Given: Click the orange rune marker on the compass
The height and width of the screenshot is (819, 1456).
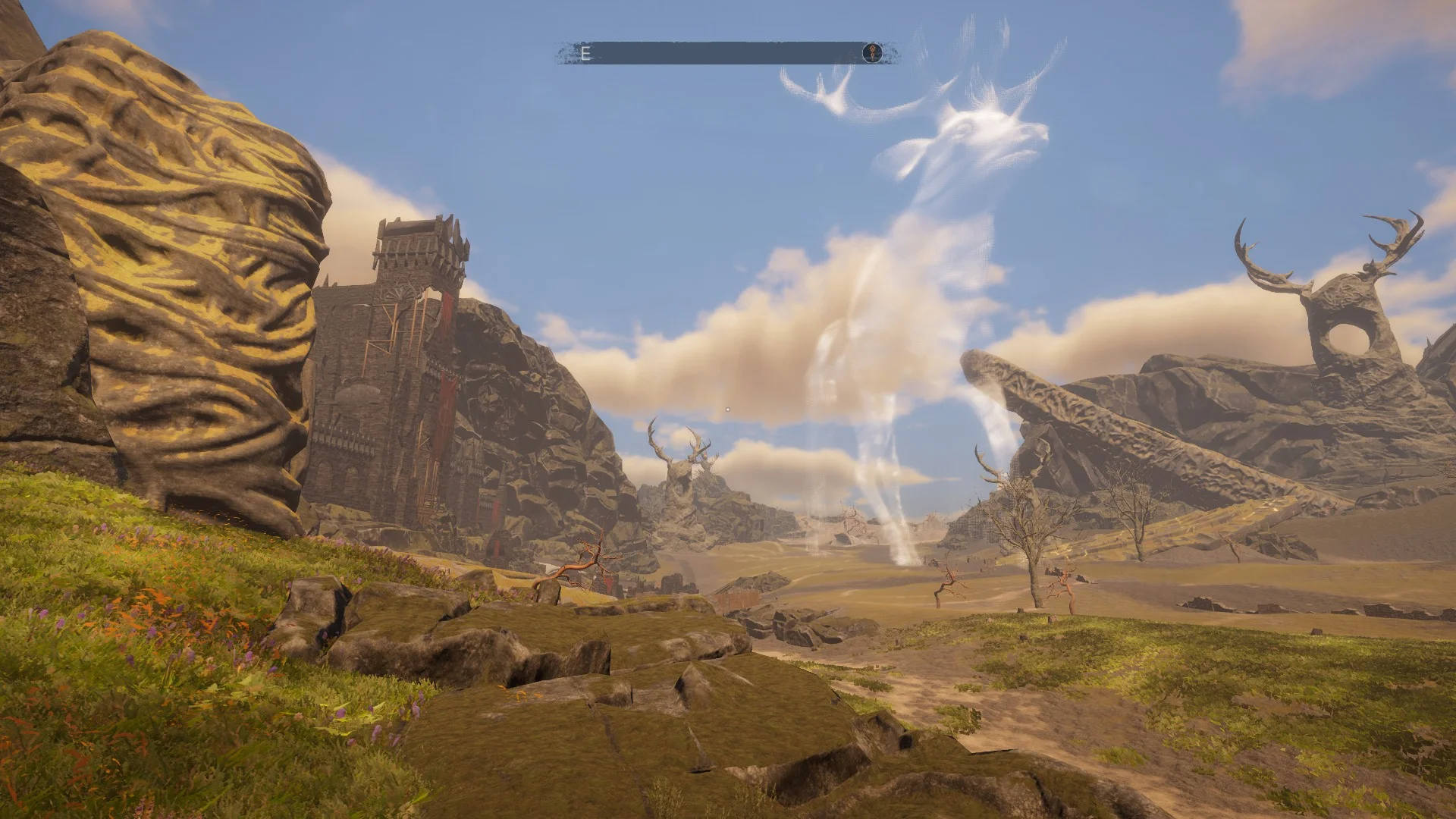Looking at the screenshot, I should [872, 53].
